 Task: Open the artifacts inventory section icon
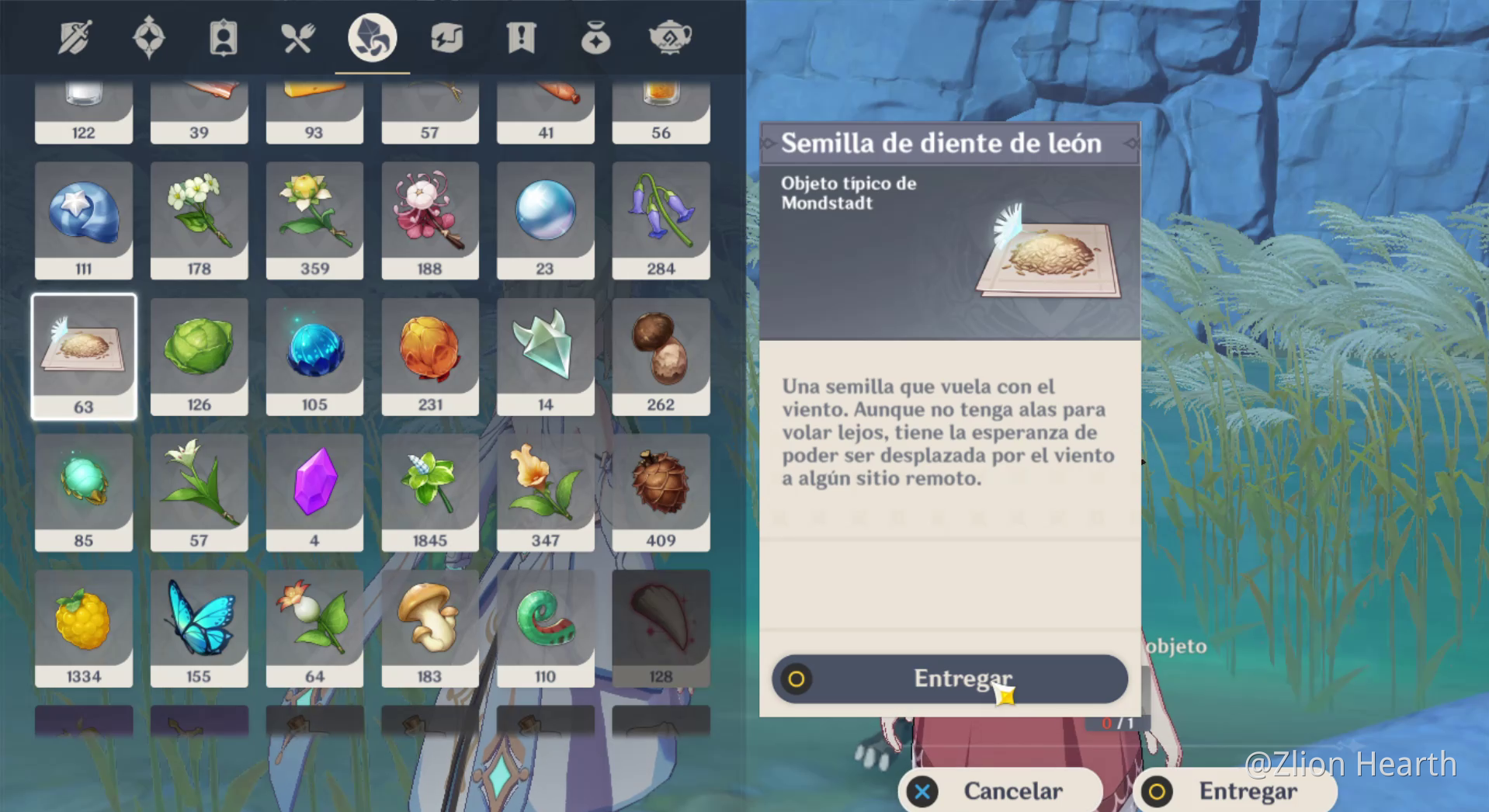click(148, 36)
